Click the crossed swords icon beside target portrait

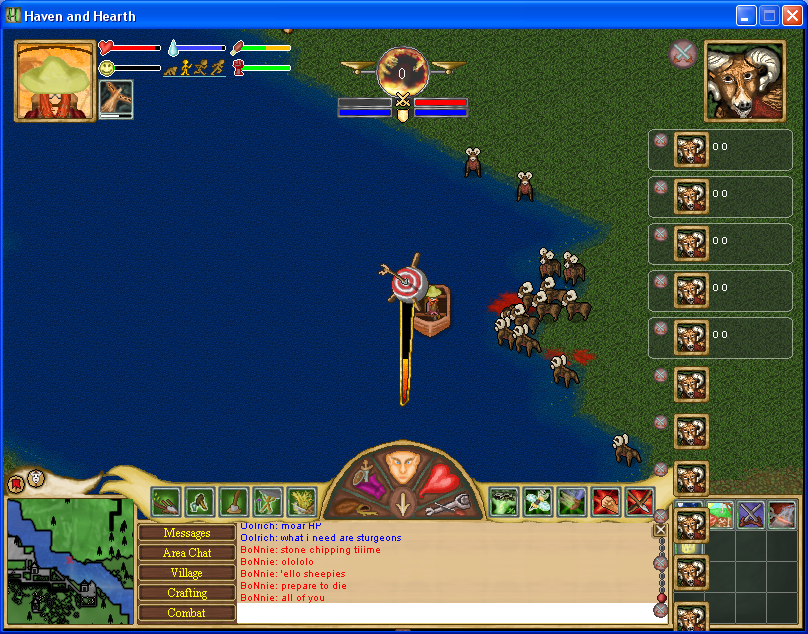(x=683, y=54)
